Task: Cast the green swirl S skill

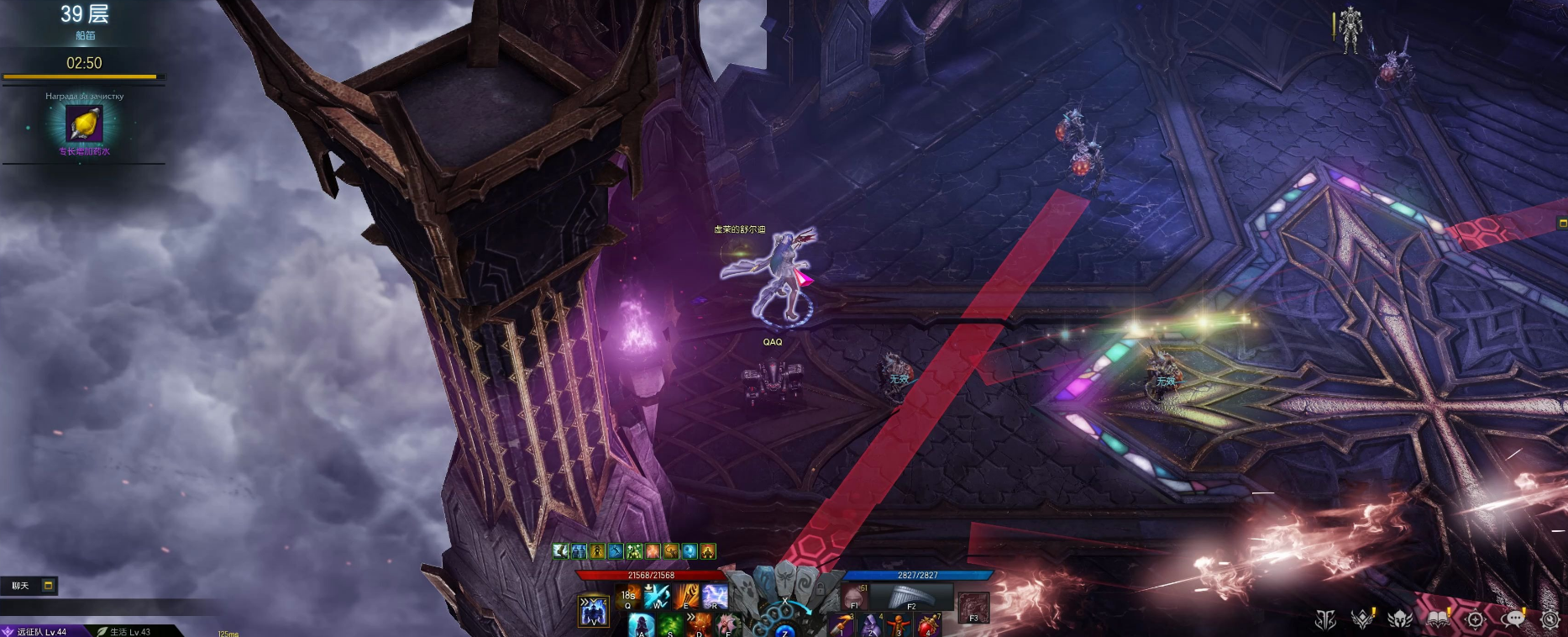Action: click(x=670, y=625)
